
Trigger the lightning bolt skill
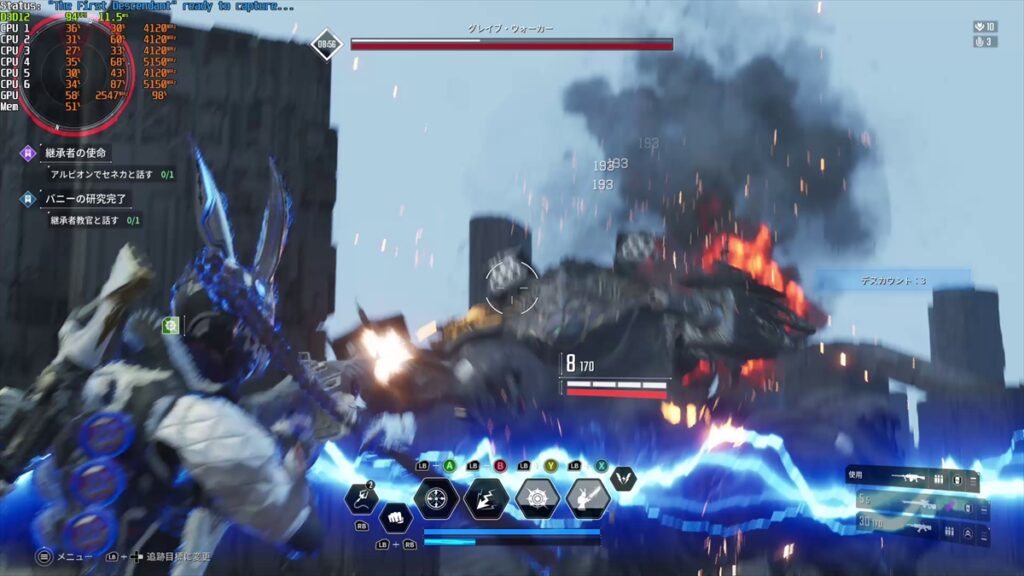coord(487,498)
